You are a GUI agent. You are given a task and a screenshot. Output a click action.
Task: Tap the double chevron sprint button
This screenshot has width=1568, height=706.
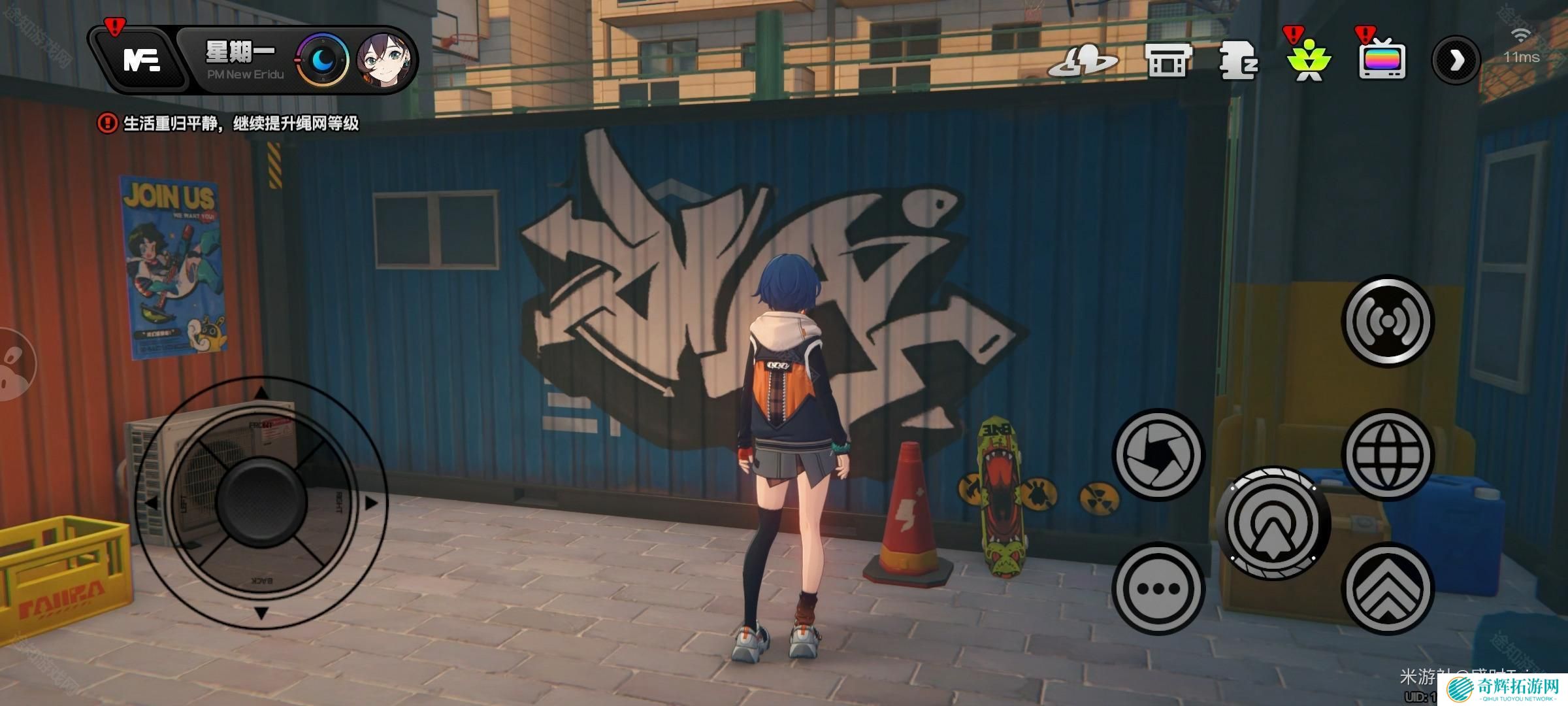coord(1388,588)
